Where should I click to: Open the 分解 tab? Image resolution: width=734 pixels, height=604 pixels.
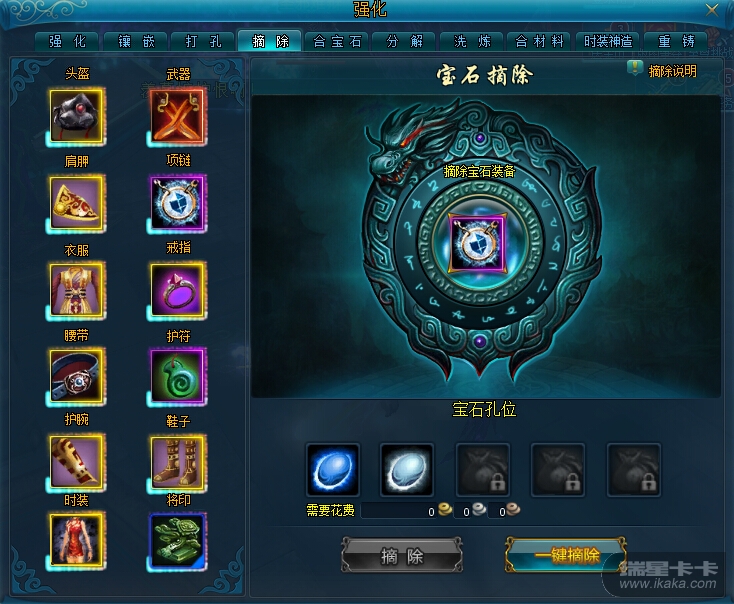pos(405,41)
